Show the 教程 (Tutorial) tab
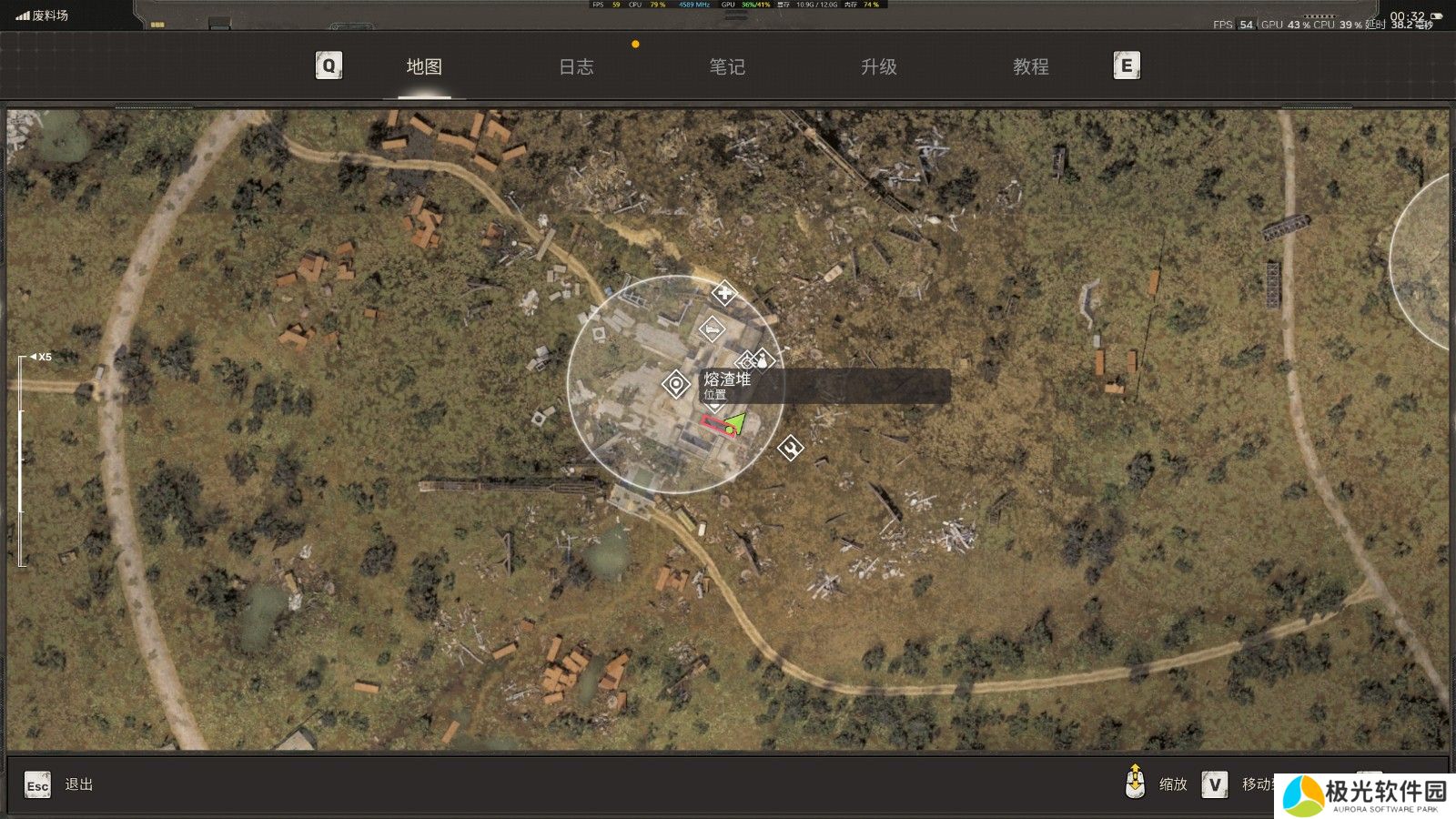This screenshot has height=819, width=1456. tap(1031, 66)
